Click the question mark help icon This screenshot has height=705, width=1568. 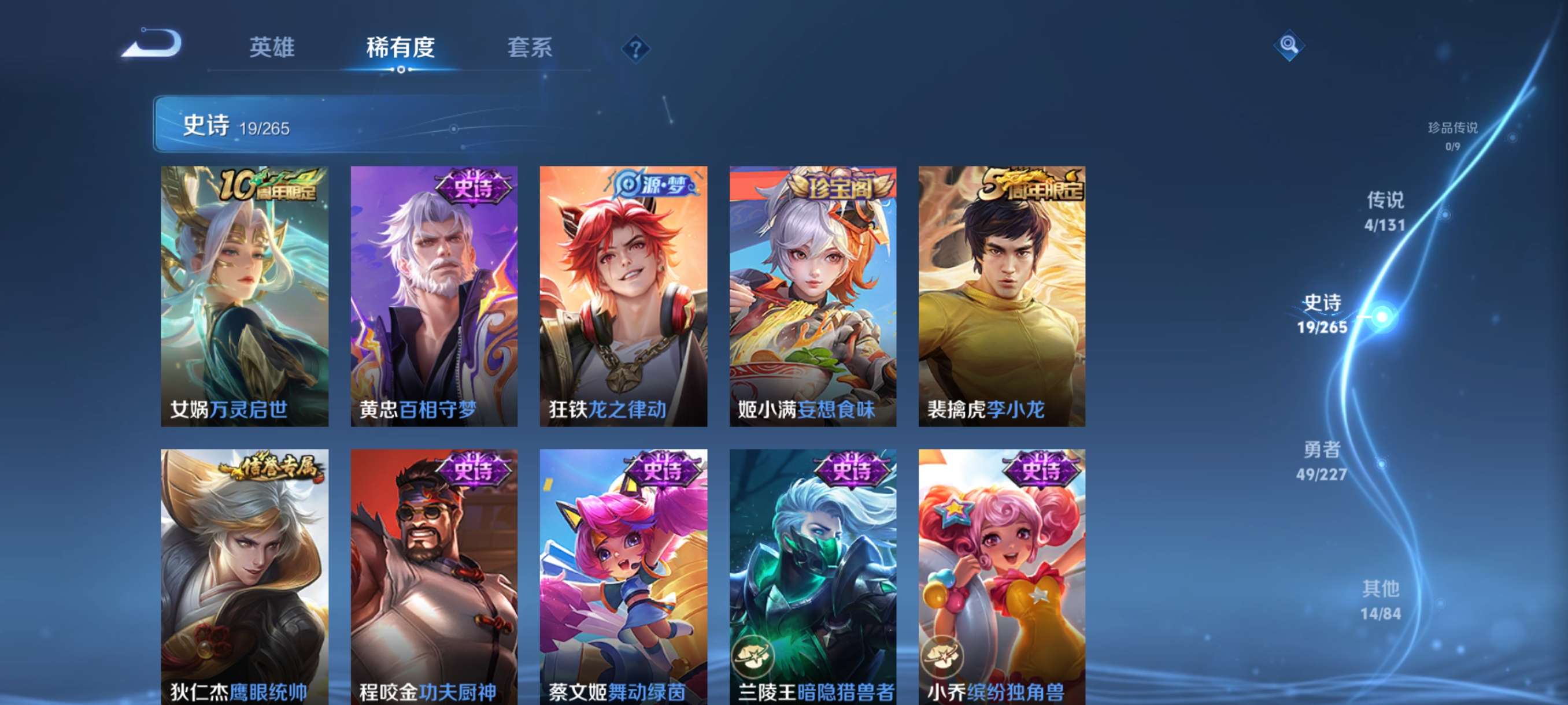[x=635, y=50]
